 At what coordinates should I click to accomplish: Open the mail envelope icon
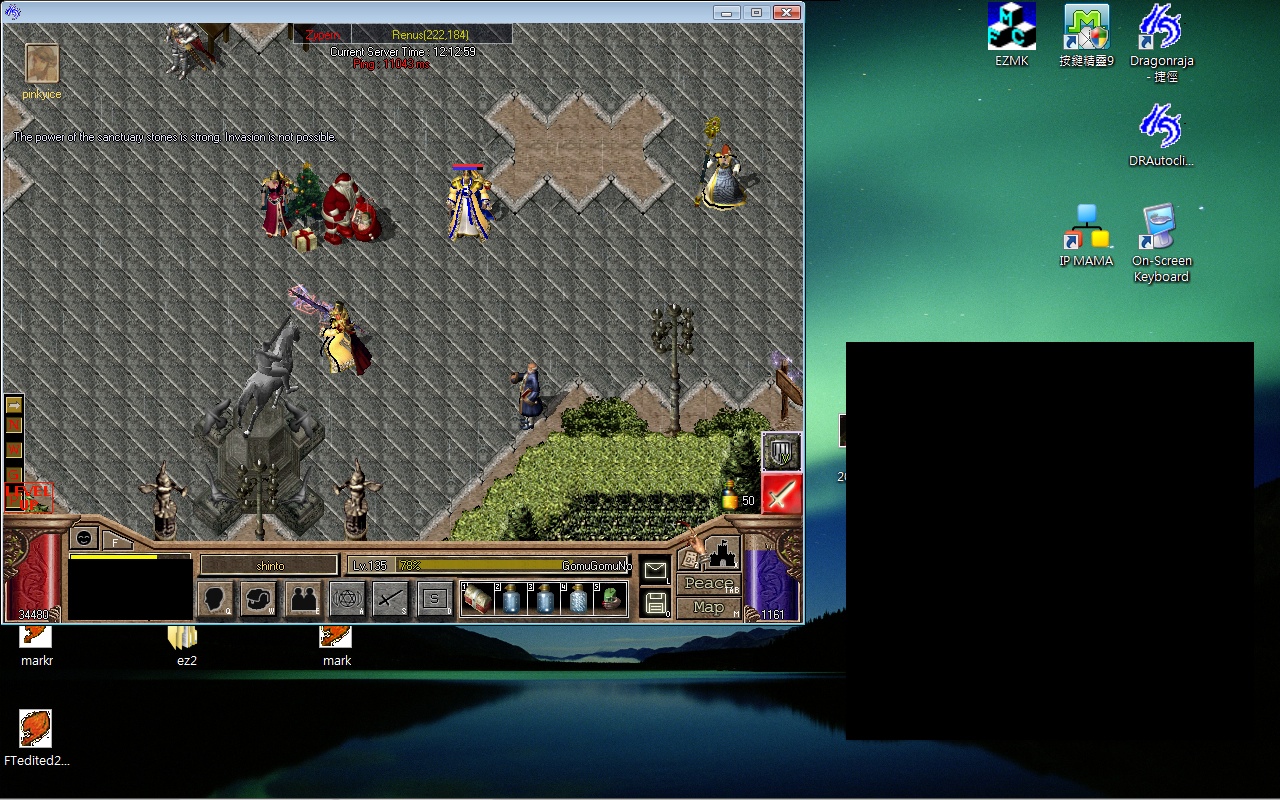[x=655, y=571]
